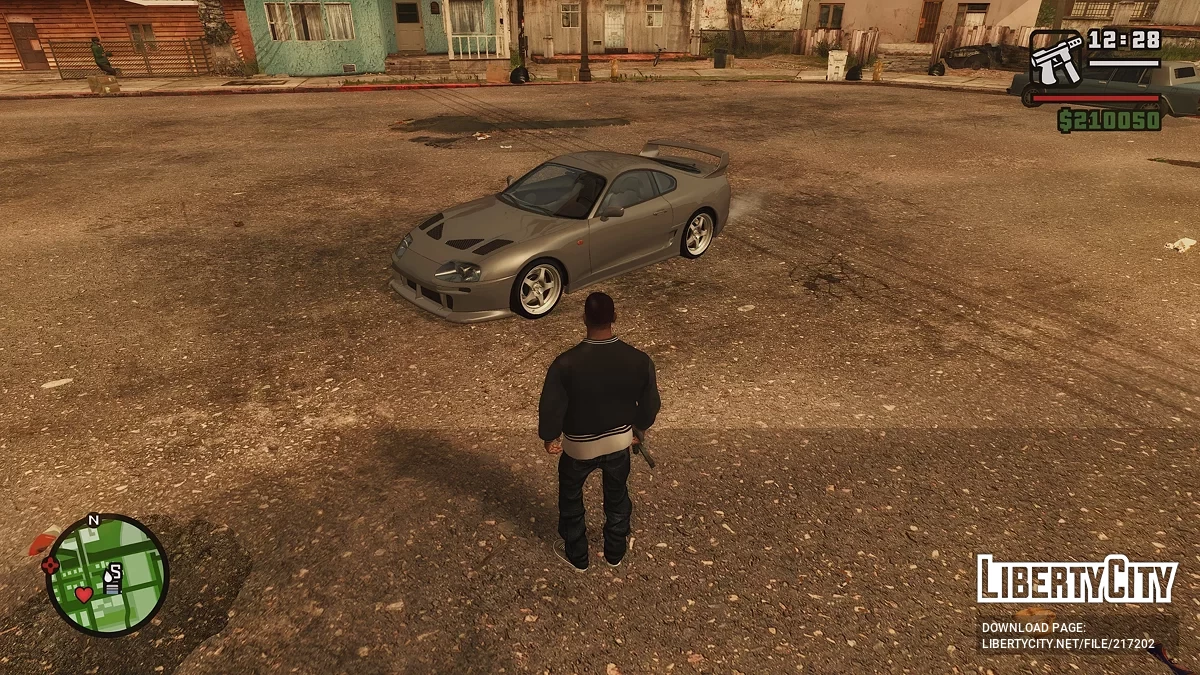
Task: Click the red flower marker on minimap edge
Action: click(50, 565)
